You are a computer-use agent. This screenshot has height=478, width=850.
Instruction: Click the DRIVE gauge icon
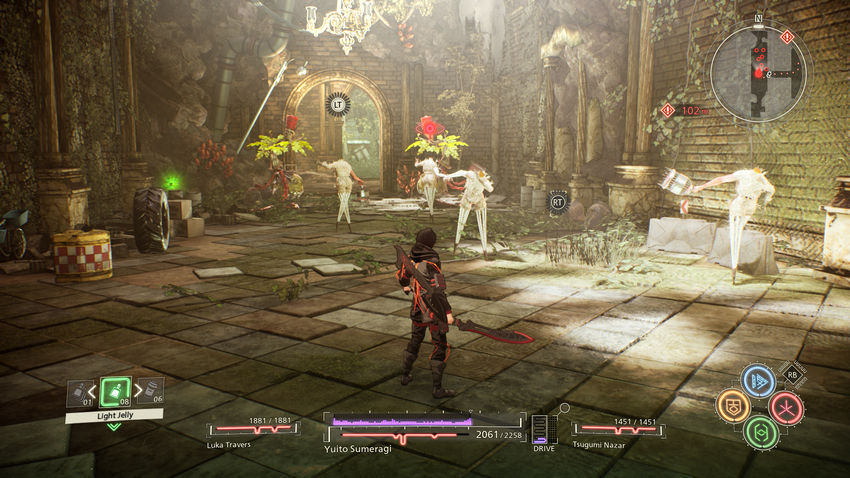[542, 430]
